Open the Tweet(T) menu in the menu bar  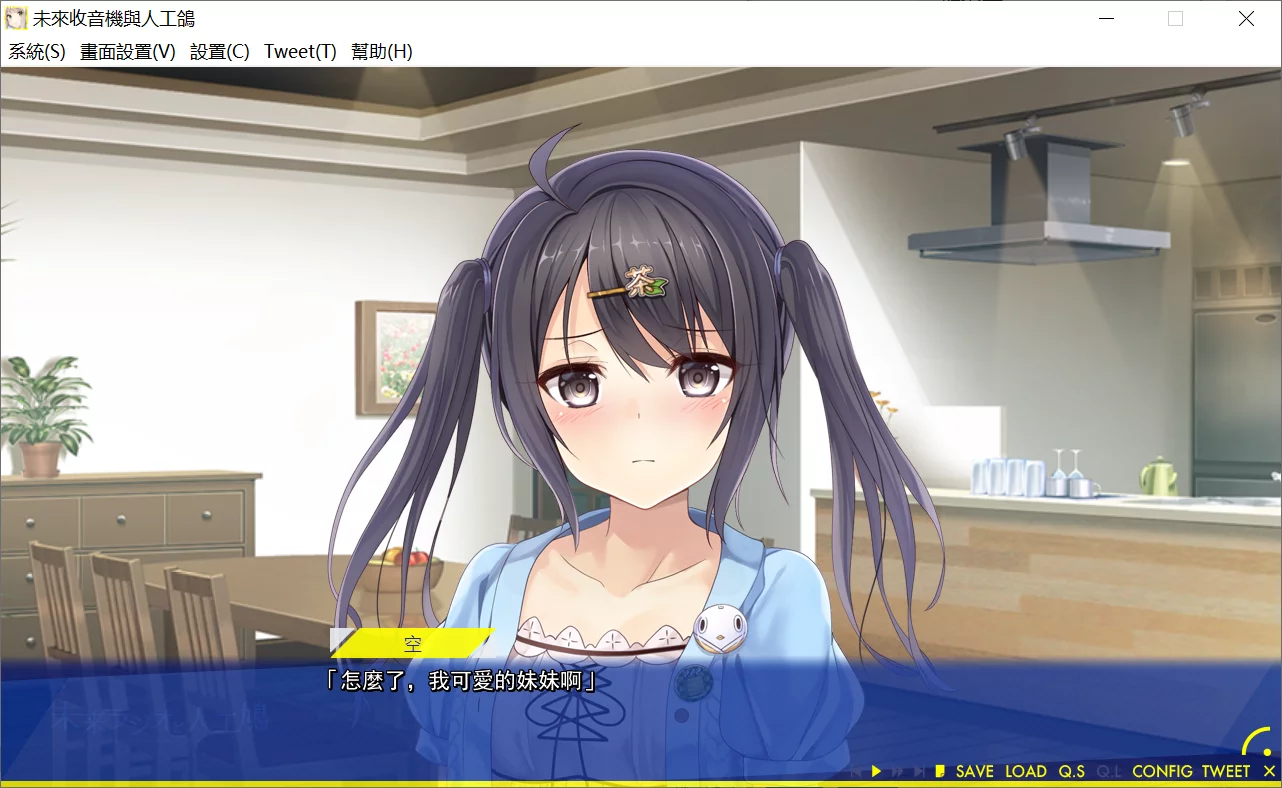[300, 52]
